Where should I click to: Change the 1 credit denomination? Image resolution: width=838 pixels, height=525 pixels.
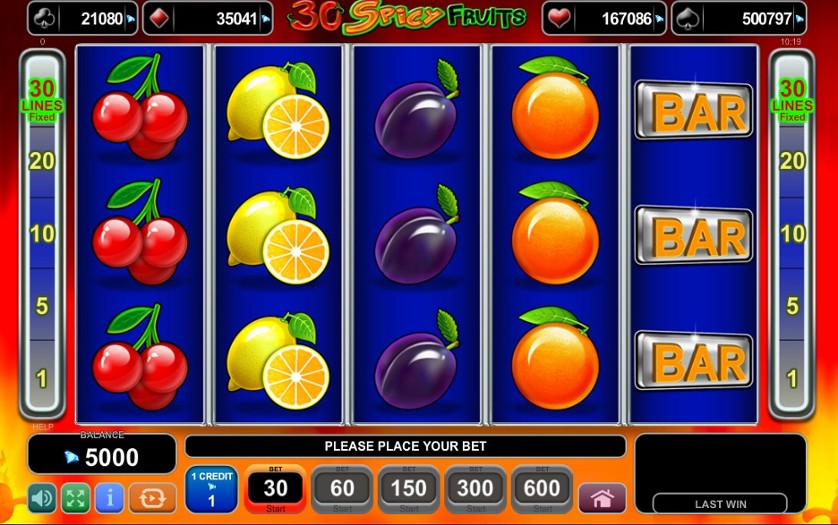tap(211, 489)
